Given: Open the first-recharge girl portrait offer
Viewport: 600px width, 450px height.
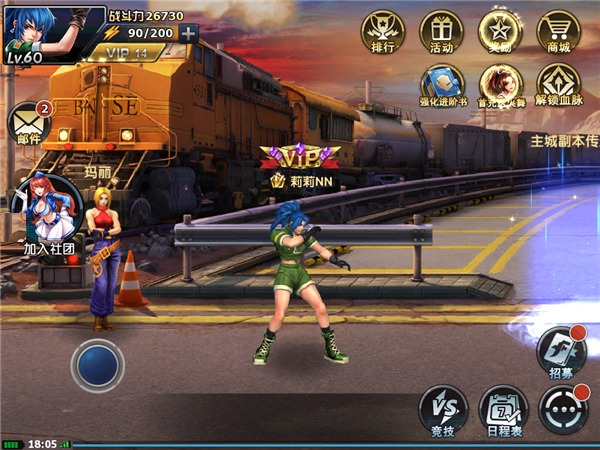Looking at the screenshot, I should click(500, 85).
